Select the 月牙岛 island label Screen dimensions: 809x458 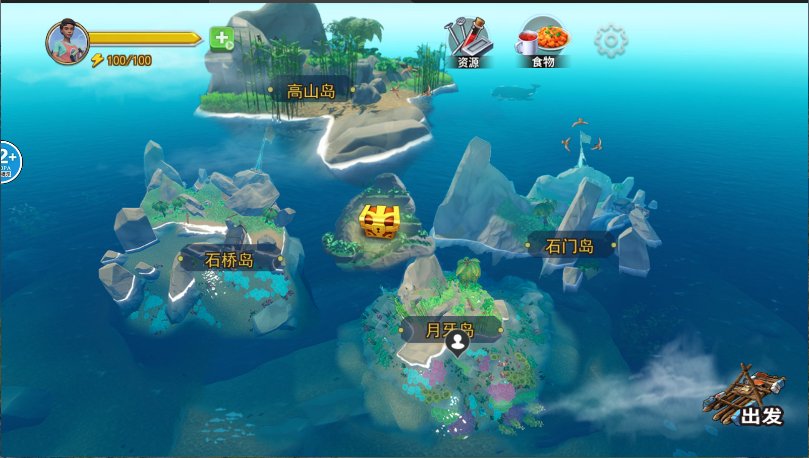[450, 328]
